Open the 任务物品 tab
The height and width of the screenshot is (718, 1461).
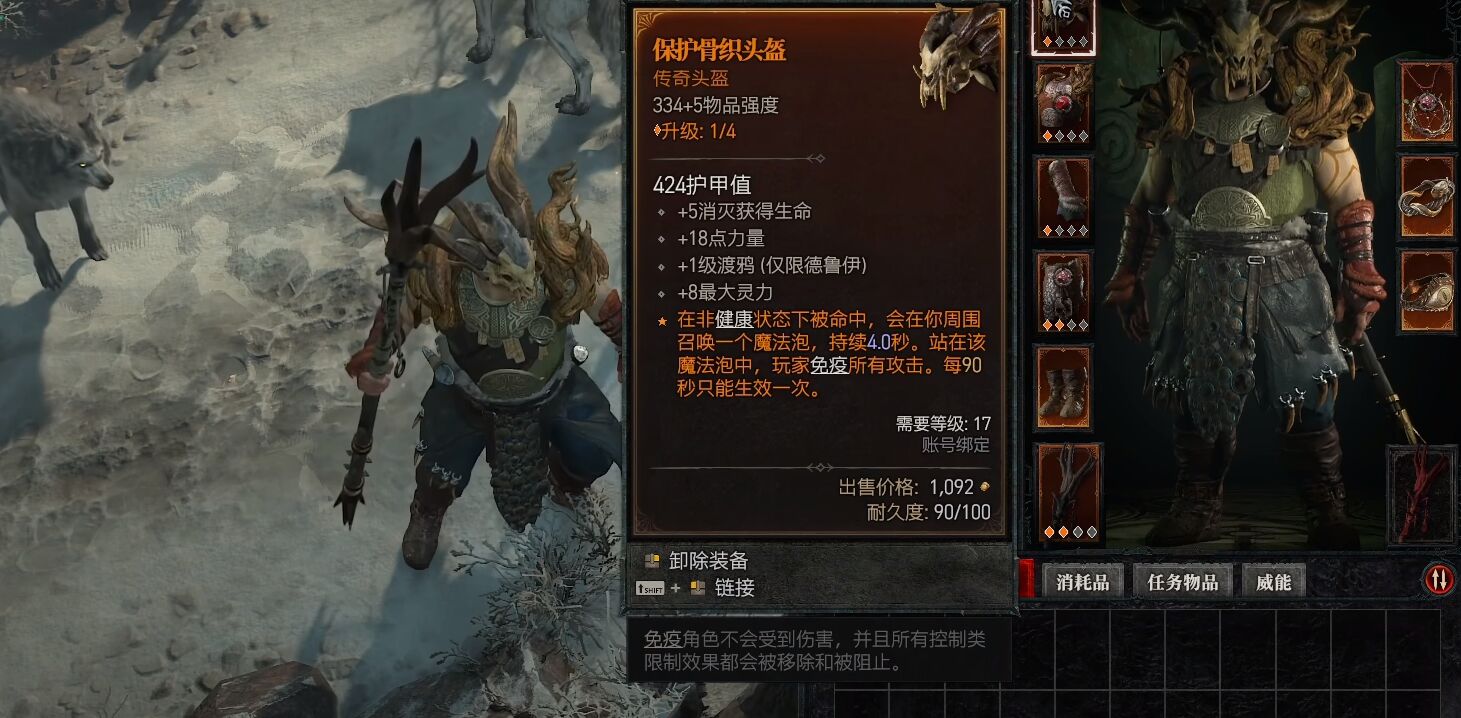coord(1183,581)
